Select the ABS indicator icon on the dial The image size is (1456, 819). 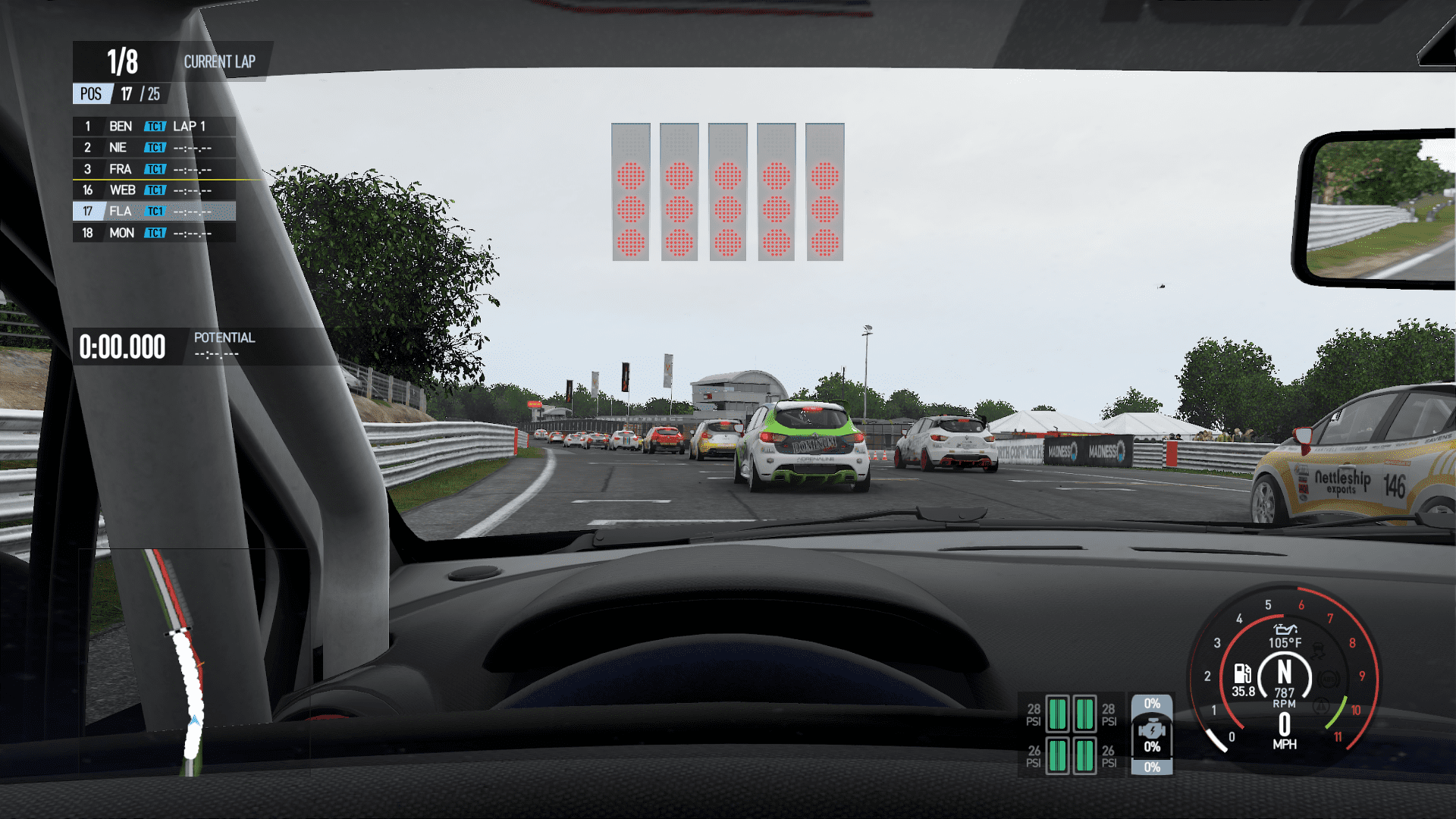(x=1328, y=679)
